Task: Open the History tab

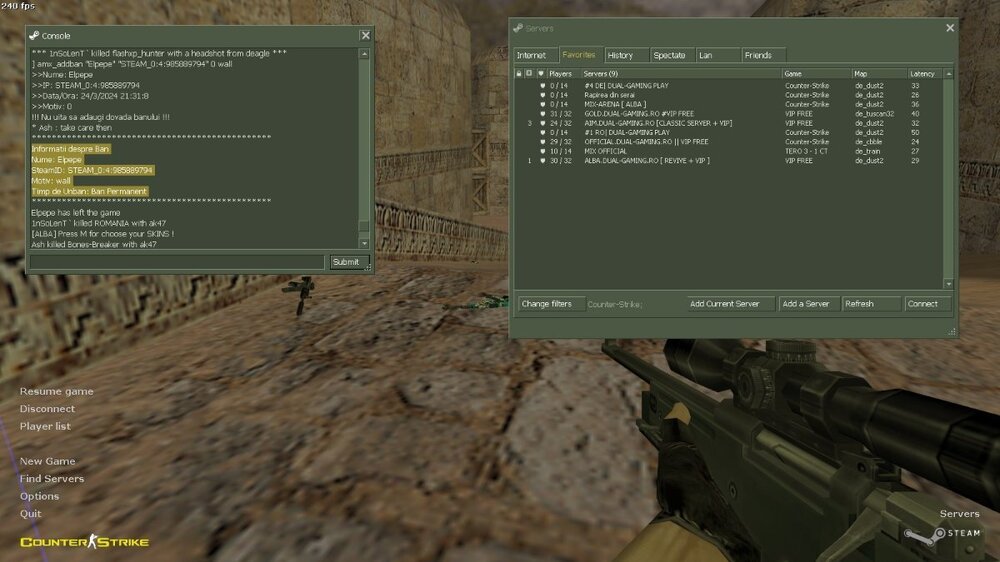Action: click(x=620, y=55)
